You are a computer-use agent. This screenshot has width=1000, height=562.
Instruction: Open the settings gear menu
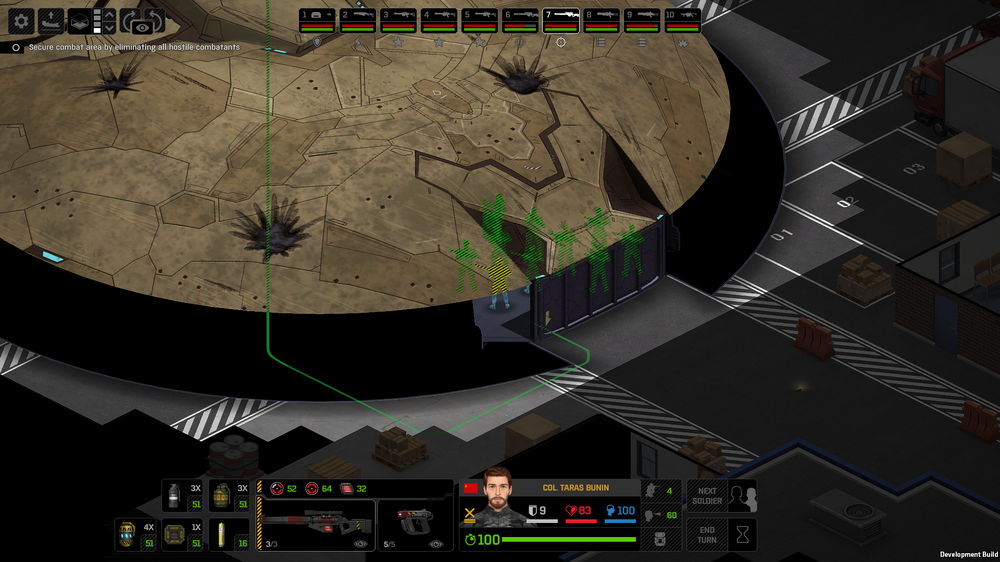tap(21, 21)
